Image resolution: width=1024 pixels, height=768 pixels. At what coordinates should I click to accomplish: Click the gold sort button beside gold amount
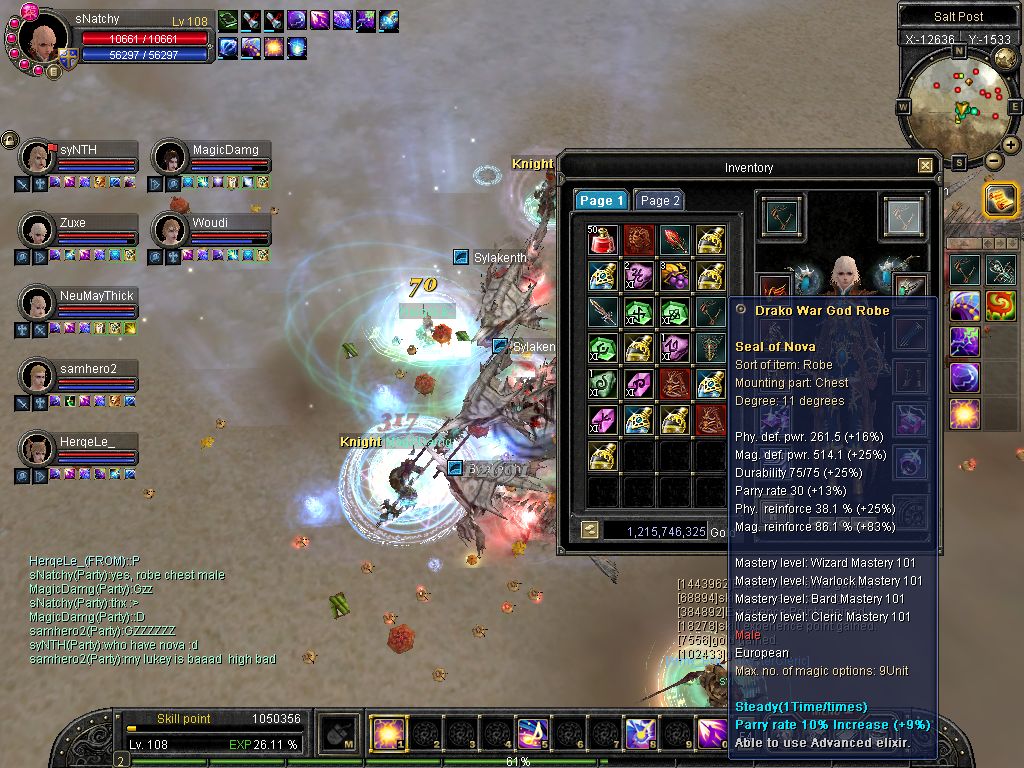coord(590,530)
